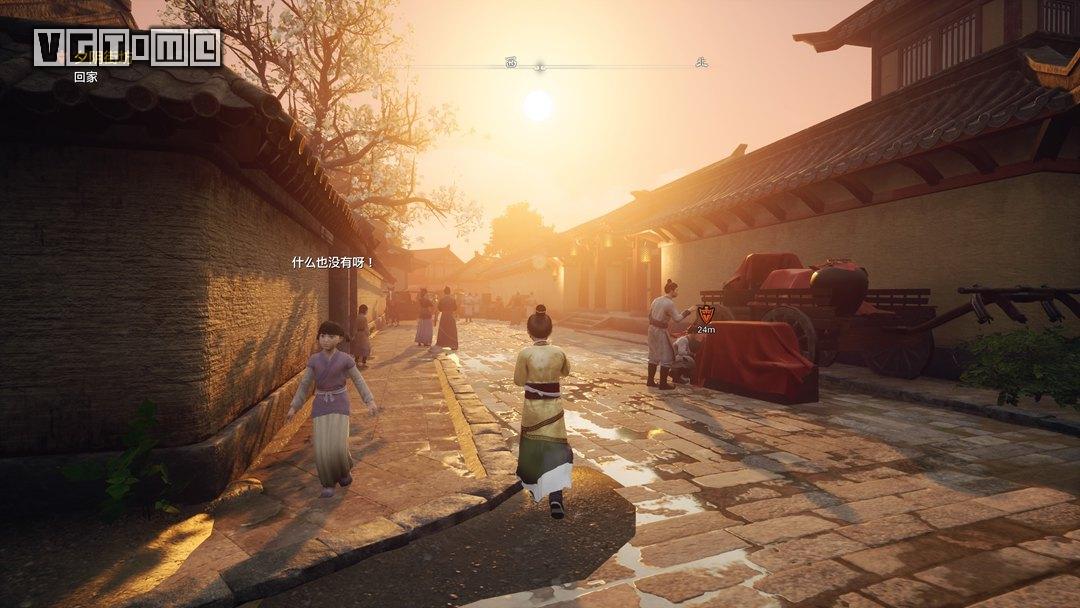This screenshot has width=1080, height=608.
Task: Click the compass bar center indicator
Action: point(539,67)
